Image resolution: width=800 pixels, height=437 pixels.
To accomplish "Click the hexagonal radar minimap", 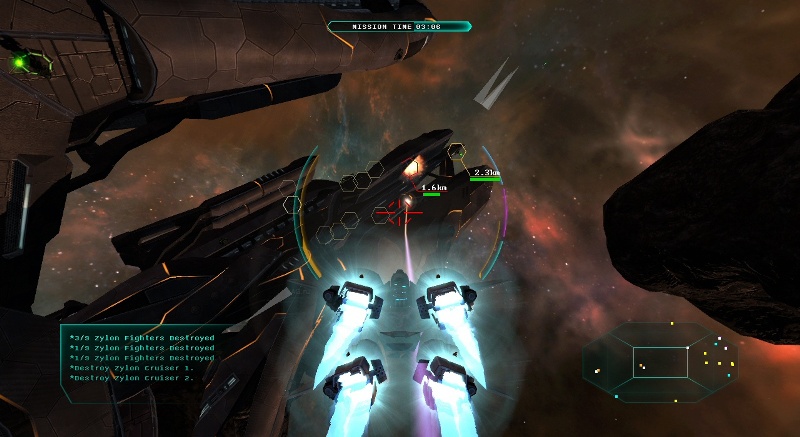I will click(660, 362).
